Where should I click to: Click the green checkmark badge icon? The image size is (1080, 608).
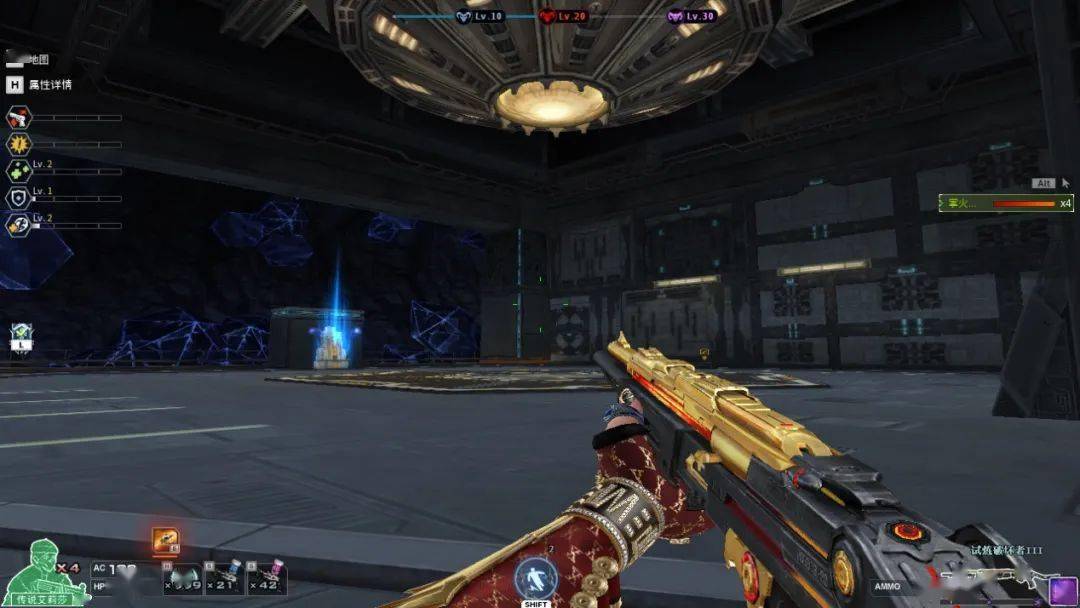[x=20, y=335]
